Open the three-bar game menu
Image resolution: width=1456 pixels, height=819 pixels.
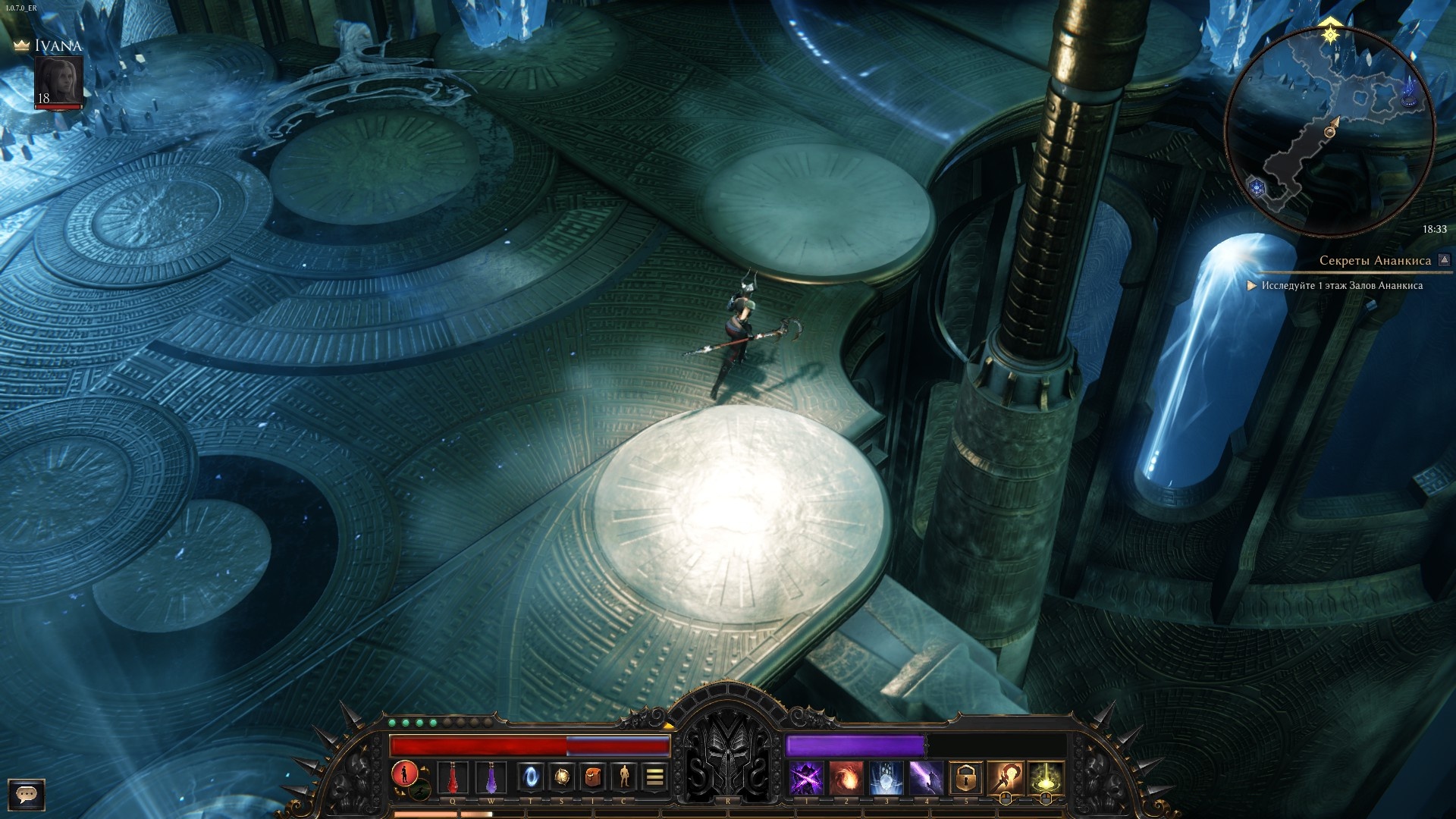655,777
